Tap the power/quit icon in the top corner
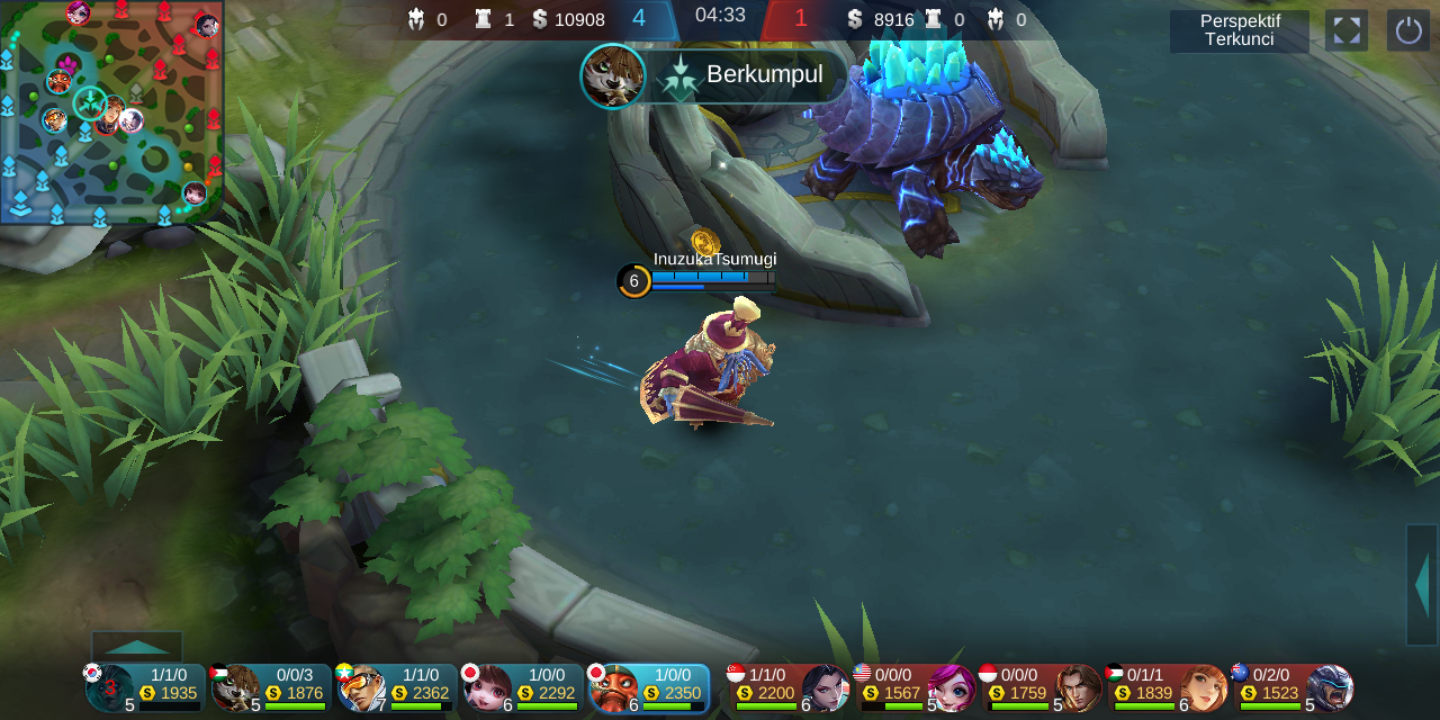The image size is (1440, 720). pyautogui.click(x=1408, y=31)
